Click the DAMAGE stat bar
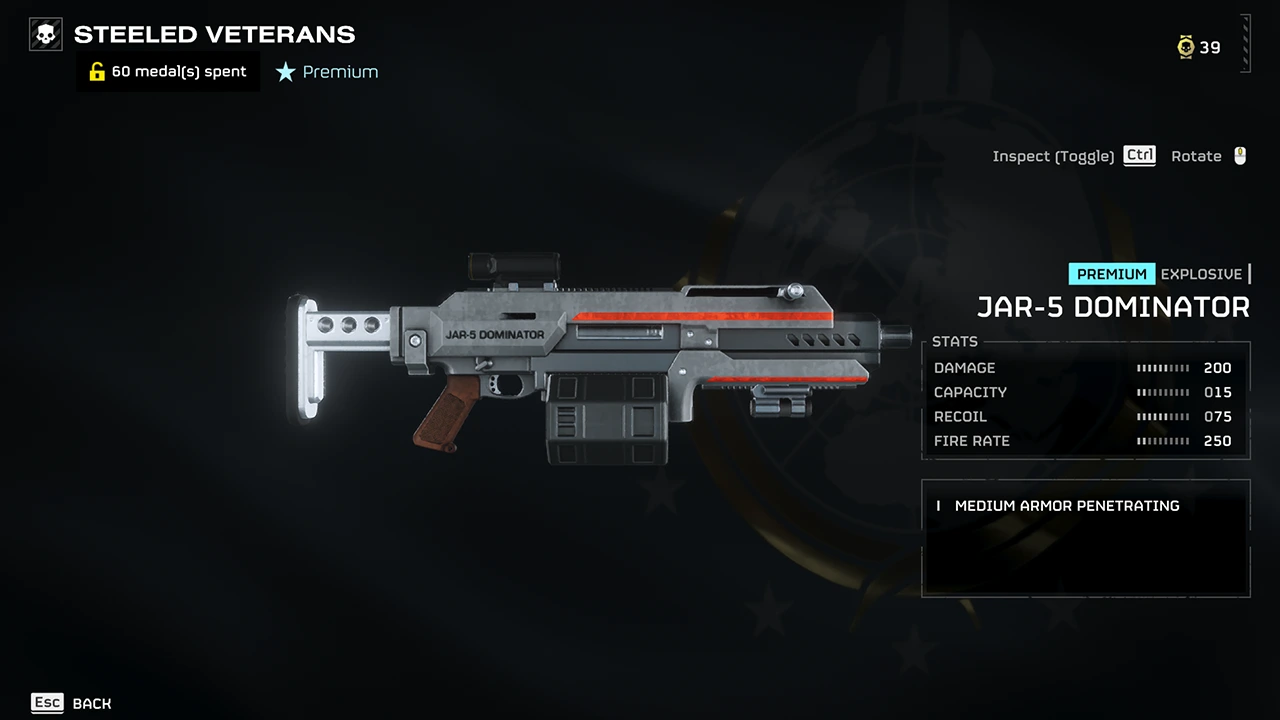Viewport: 1280px width, 720px height. pos(1163,368)
